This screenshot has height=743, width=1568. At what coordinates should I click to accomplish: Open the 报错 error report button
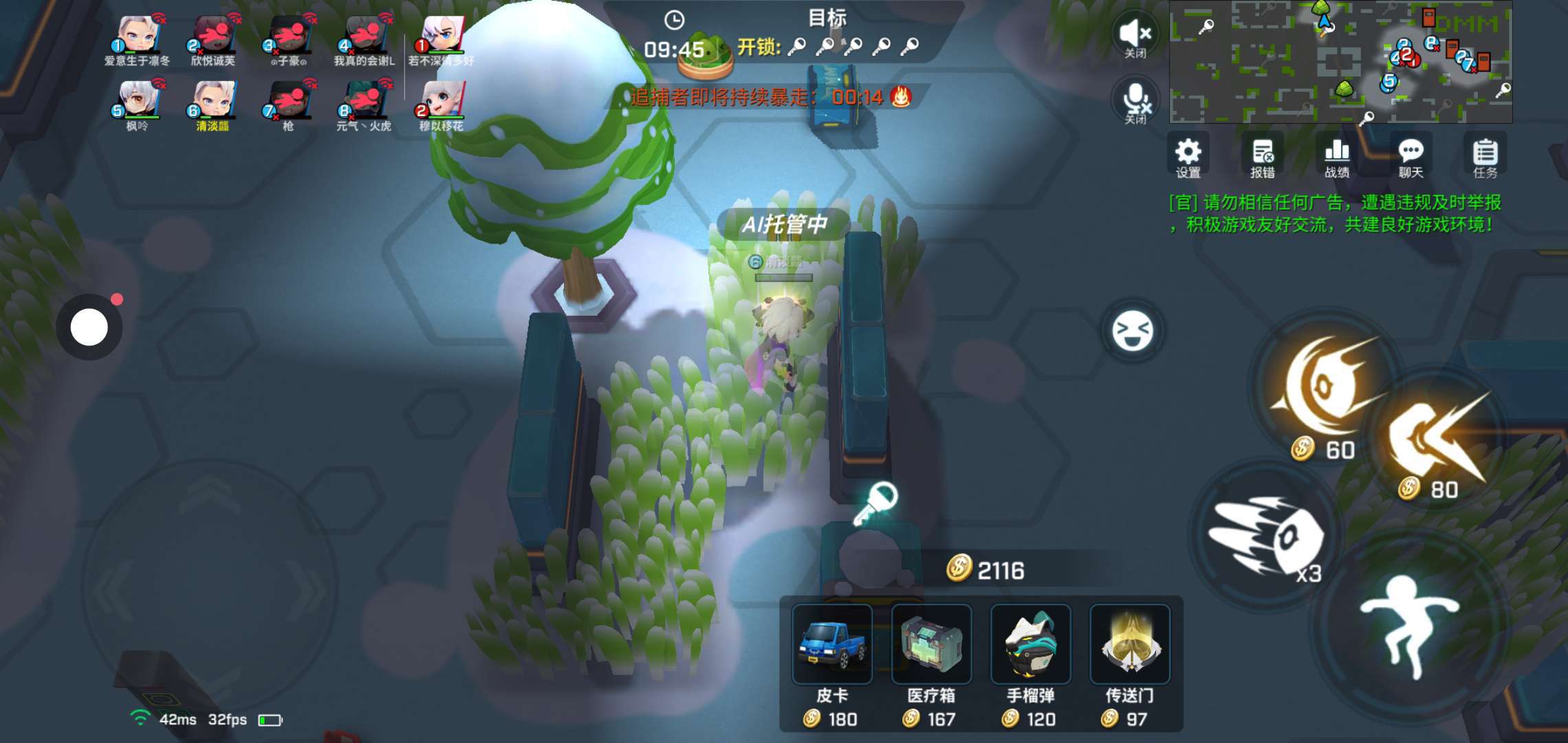click(x=1263, y=156)
